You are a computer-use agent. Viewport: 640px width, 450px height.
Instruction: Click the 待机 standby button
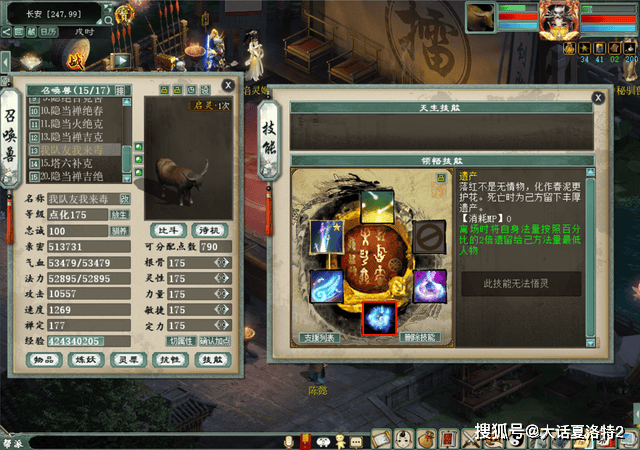coord(209,229)
